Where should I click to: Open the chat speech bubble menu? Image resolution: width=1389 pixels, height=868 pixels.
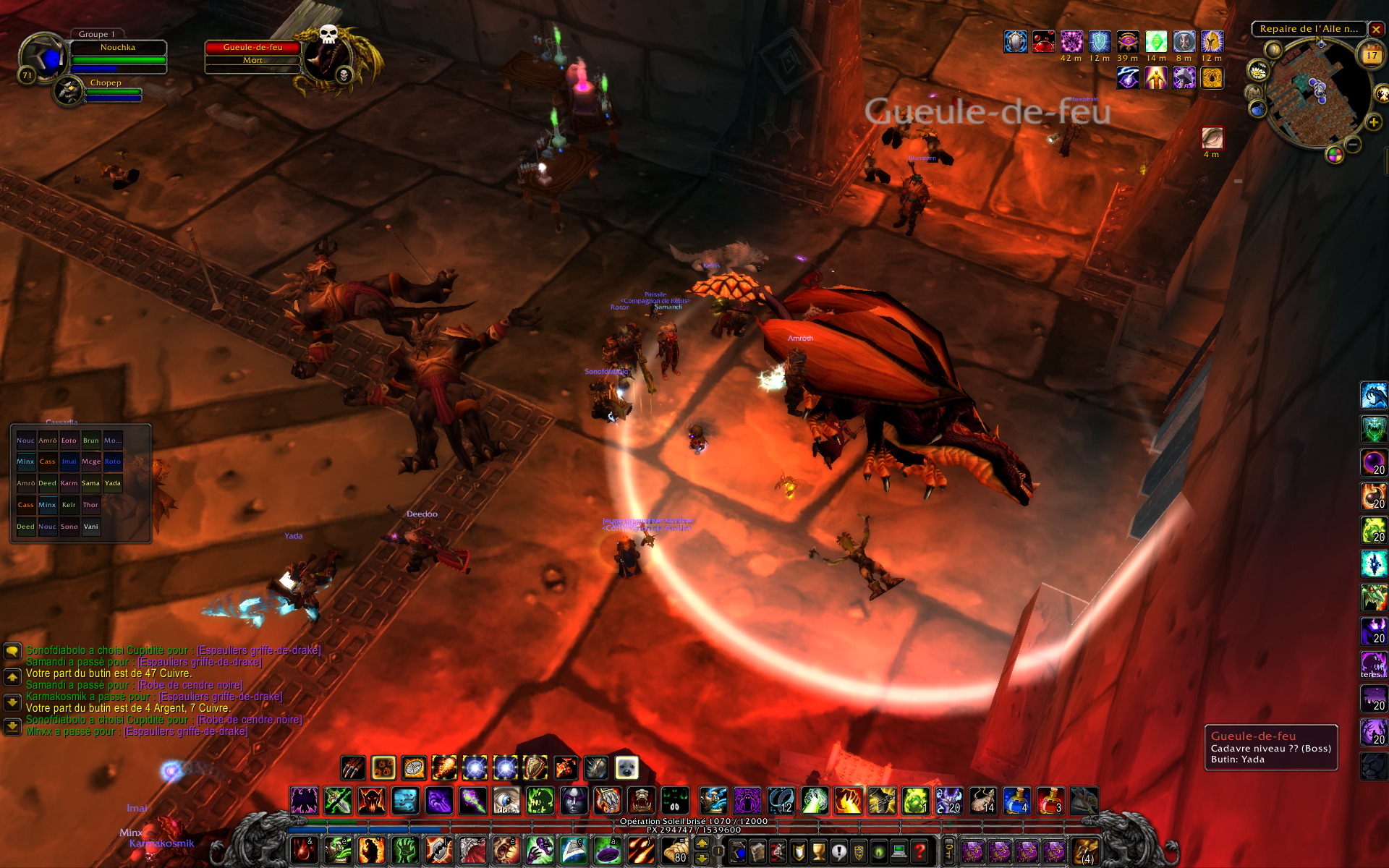12,651
